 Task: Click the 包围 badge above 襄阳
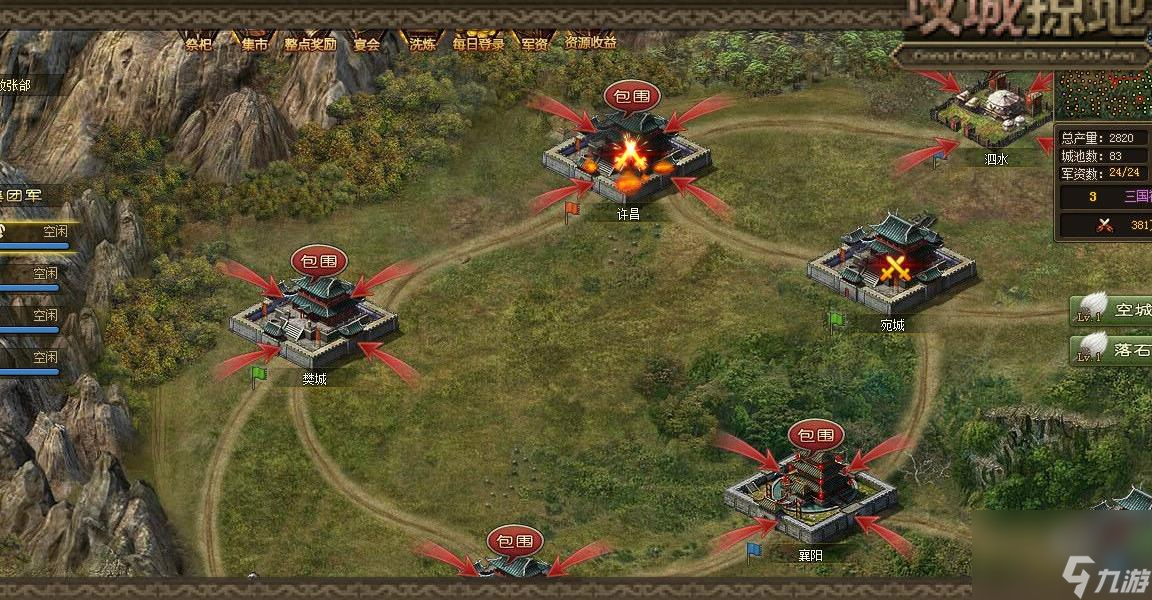pos(816,435)
